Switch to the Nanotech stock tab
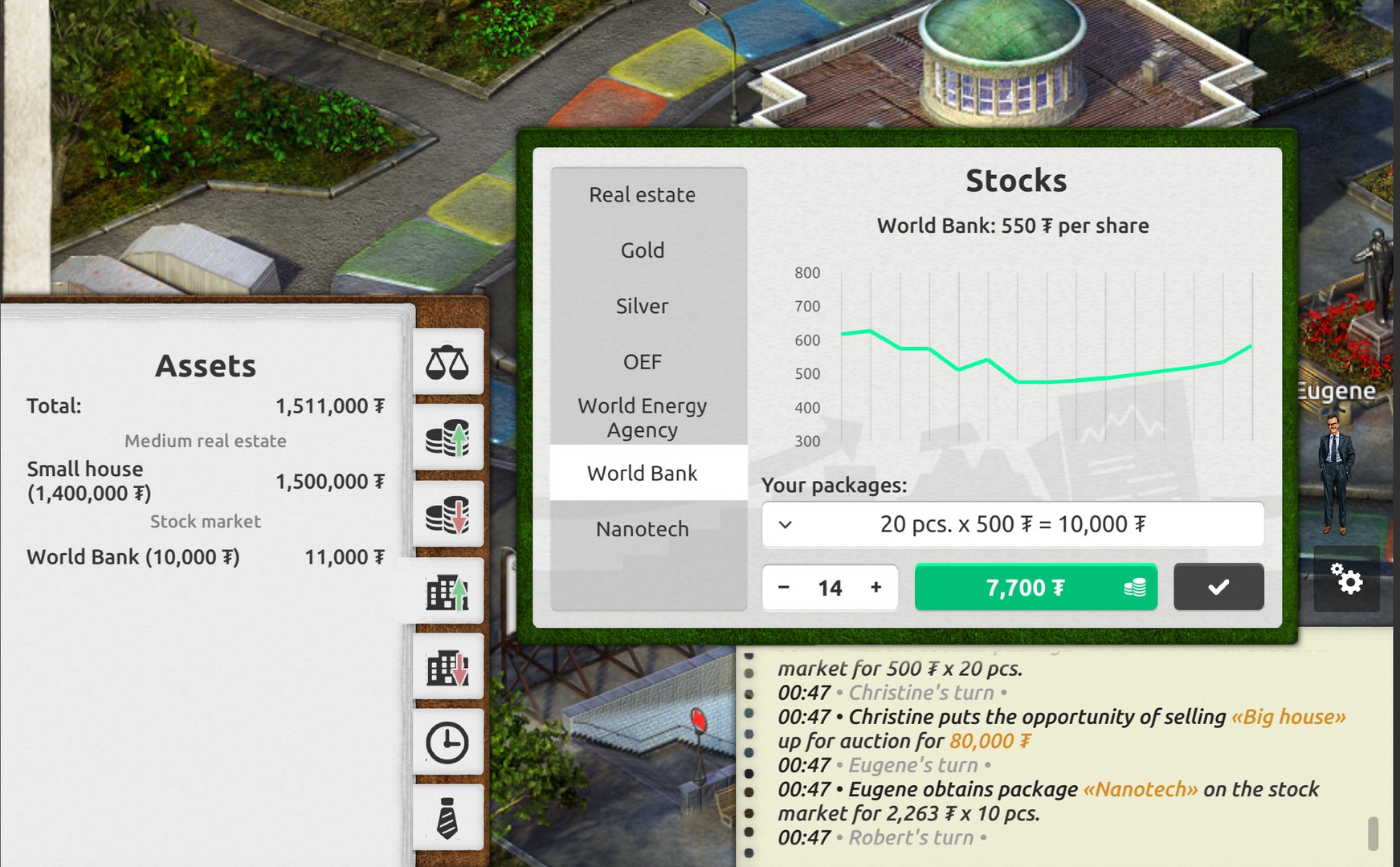 point(642,528)
